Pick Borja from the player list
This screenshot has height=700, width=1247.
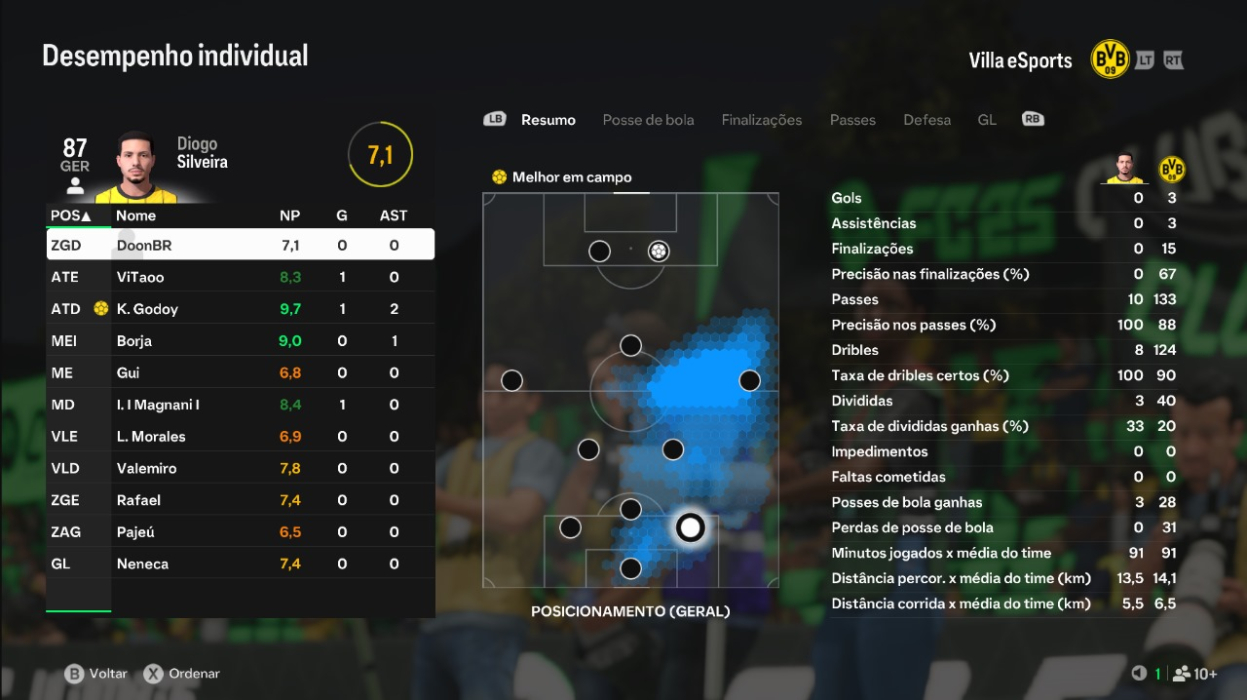click(240, 341)
